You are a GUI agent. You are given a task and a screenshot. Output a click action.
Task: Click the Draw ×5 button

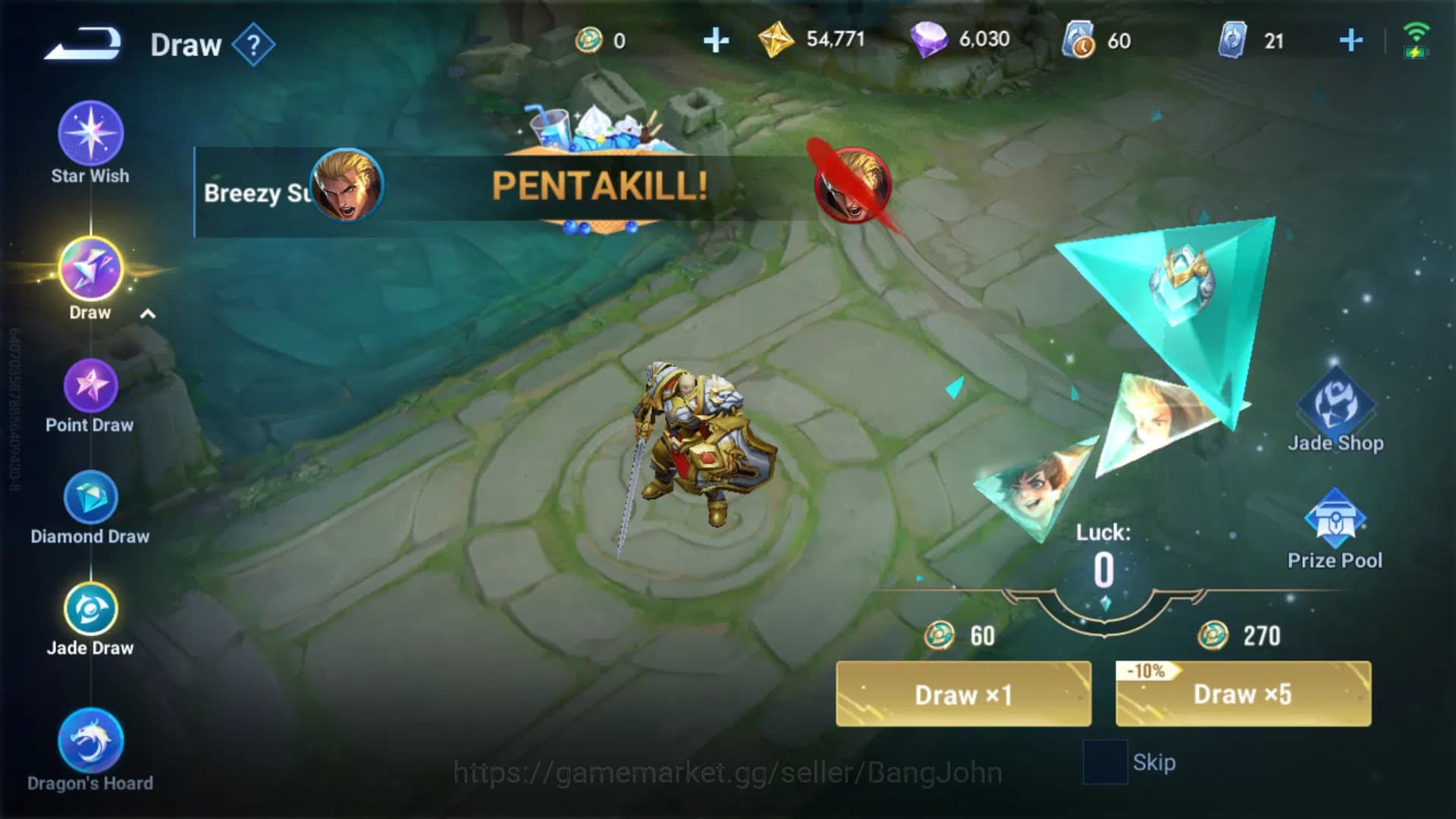pos(1243,694)
